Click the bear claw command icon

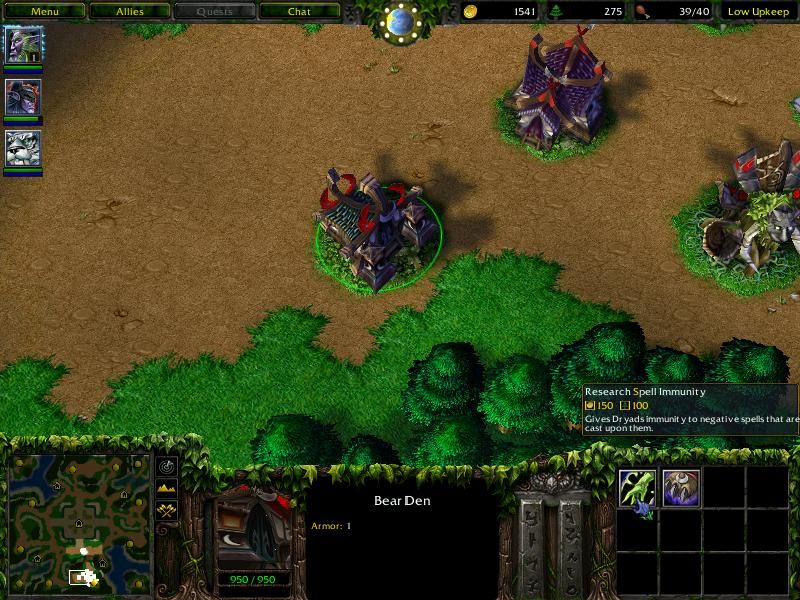tap(681, 489)
